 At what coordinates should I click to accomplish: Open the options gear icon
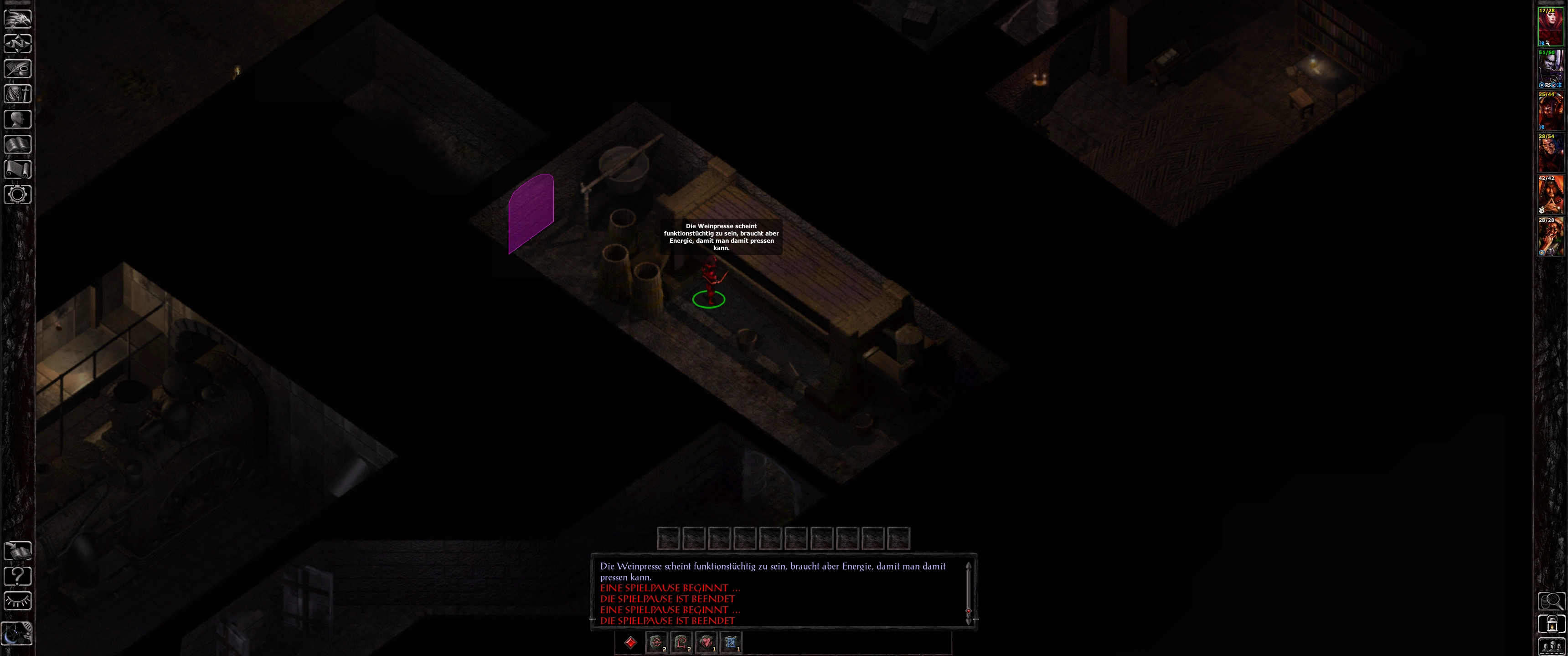[x=18, y=194]
